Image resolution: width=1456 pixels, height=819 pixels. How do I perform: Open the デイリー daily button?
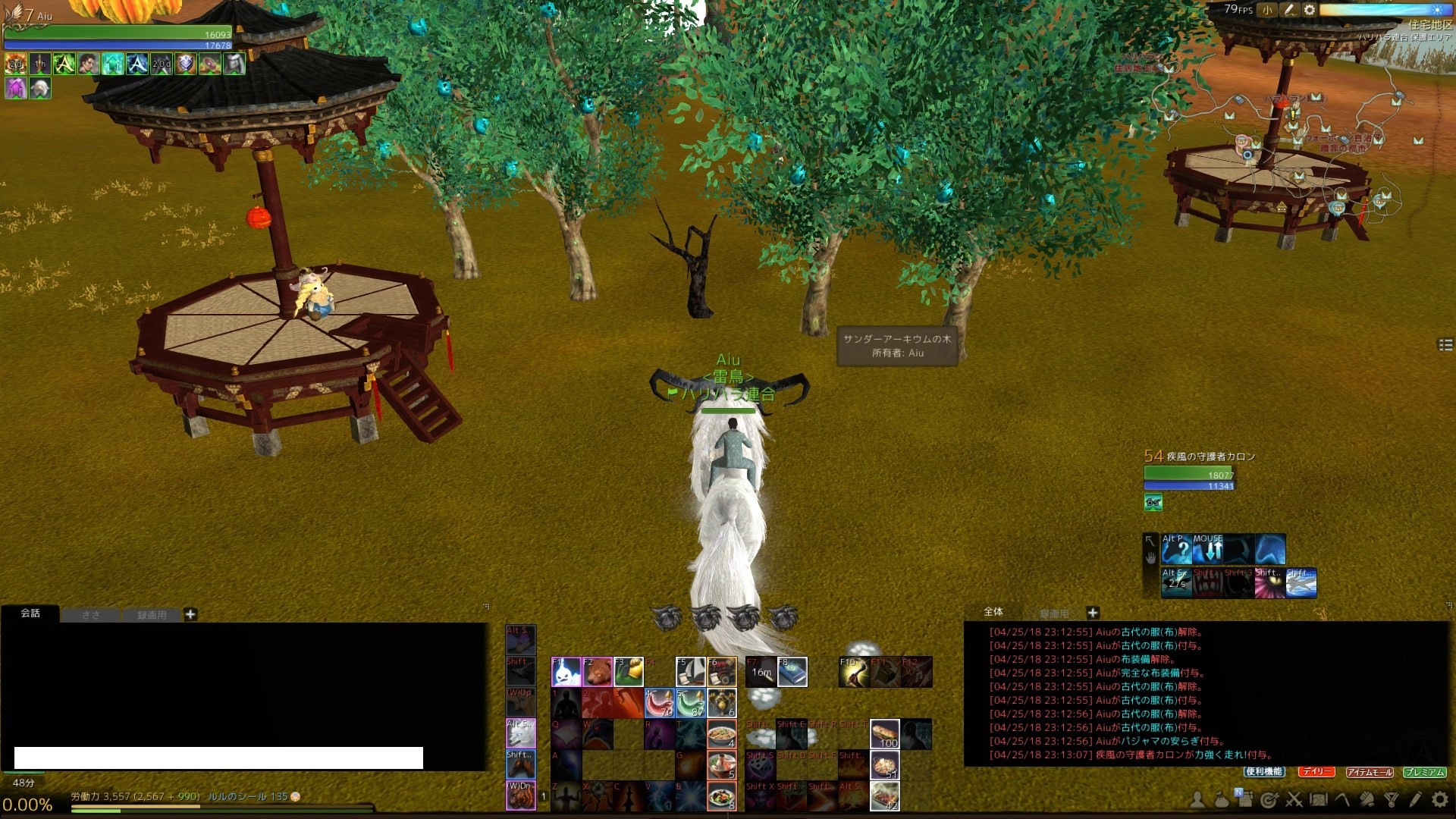click(1316, 771)
